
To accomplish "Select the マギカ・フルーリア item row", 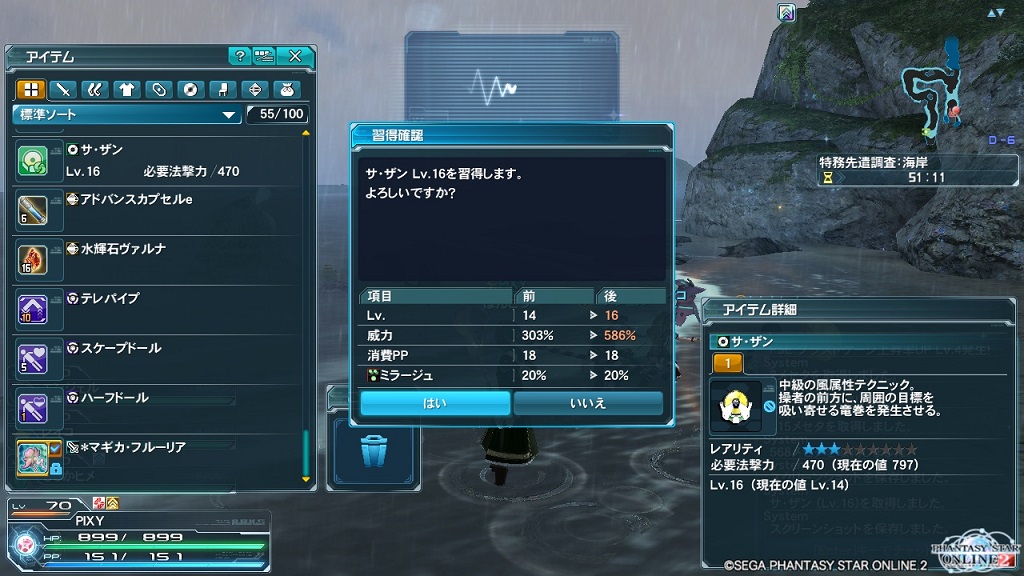I will click(x=150, y=456).
